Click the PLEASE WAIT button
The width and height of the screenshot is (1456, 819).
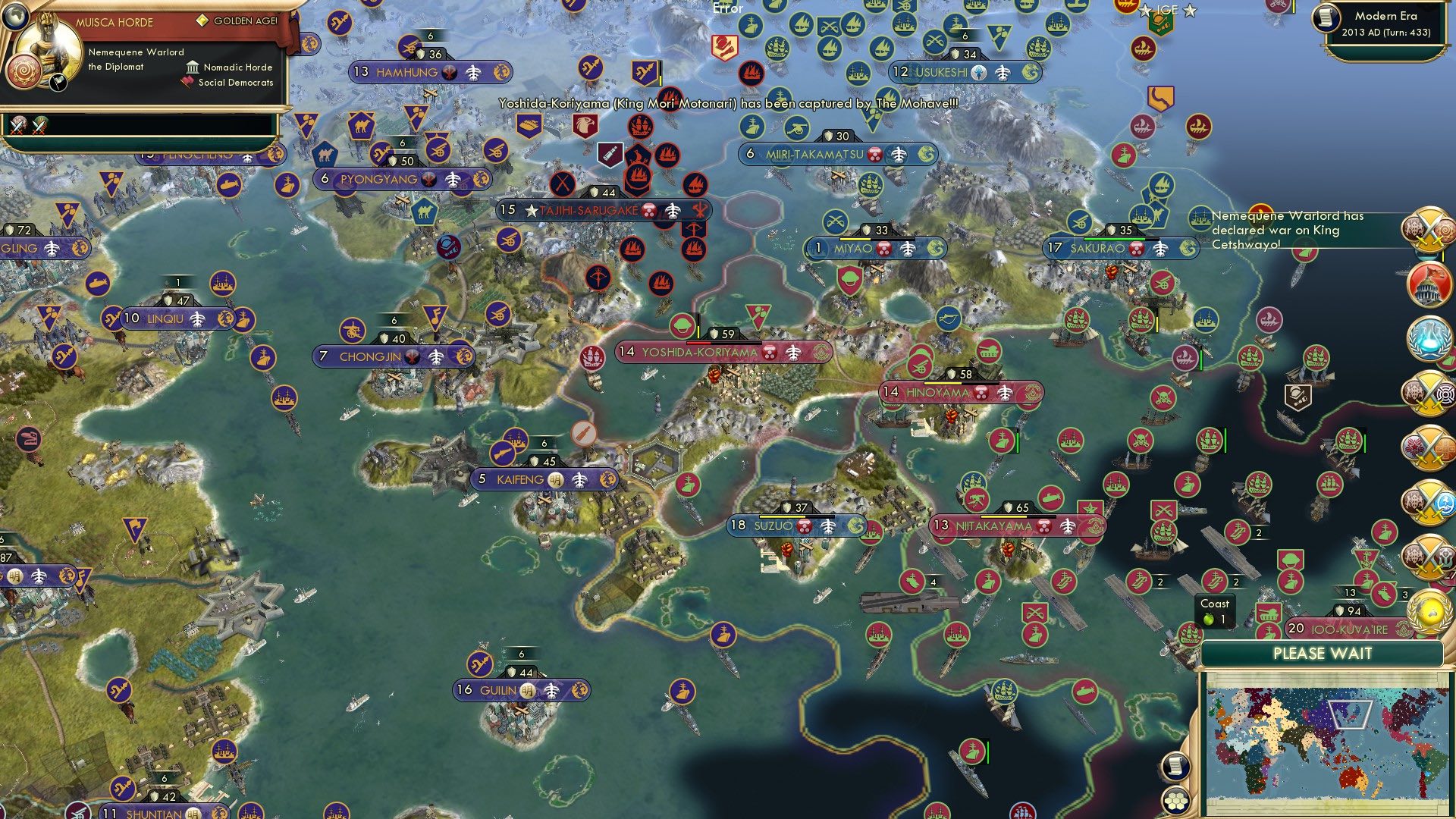click(1323, 654)
